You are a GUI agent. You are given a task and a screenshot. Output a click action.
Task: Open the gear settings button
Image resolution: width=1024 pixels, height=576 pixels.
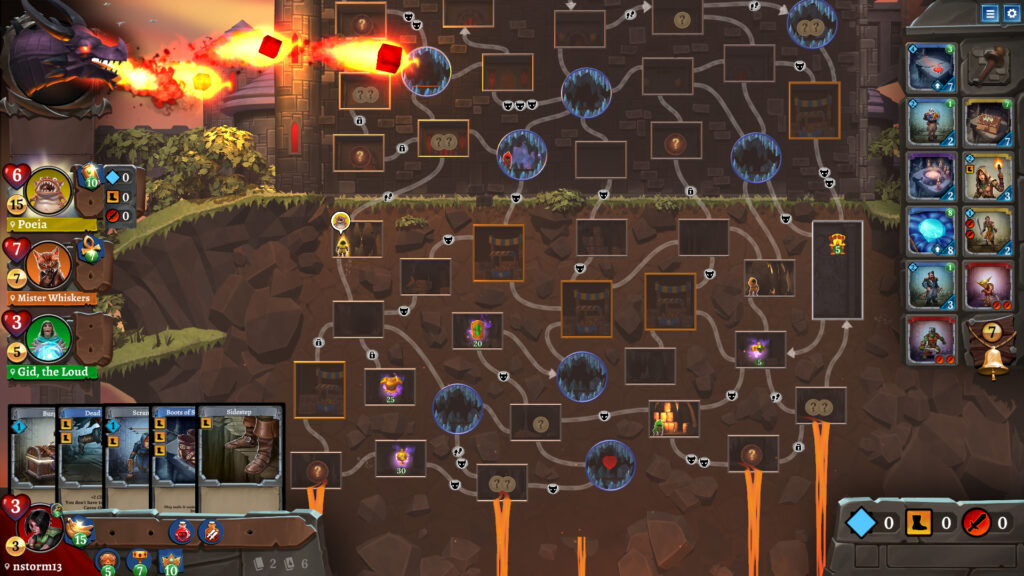1010,13
